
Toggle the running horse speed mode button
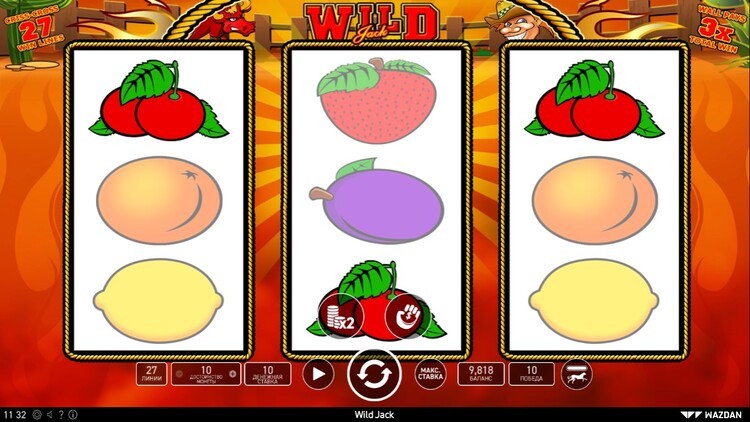[x=577, y=375]
